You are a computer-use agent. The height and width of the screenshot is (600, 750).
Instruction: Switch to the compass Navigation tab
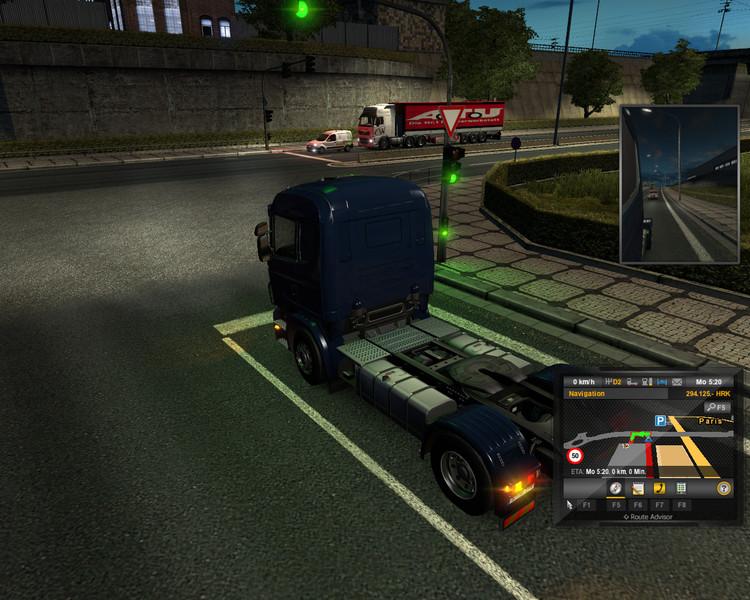tap(616, 488)
